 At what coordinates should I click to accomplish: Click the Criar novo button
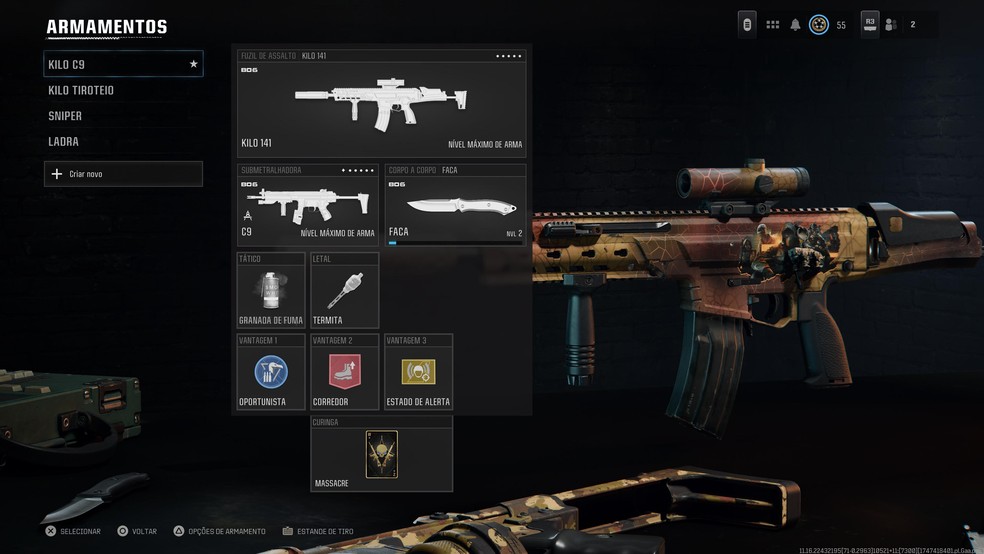coord(123,174)
